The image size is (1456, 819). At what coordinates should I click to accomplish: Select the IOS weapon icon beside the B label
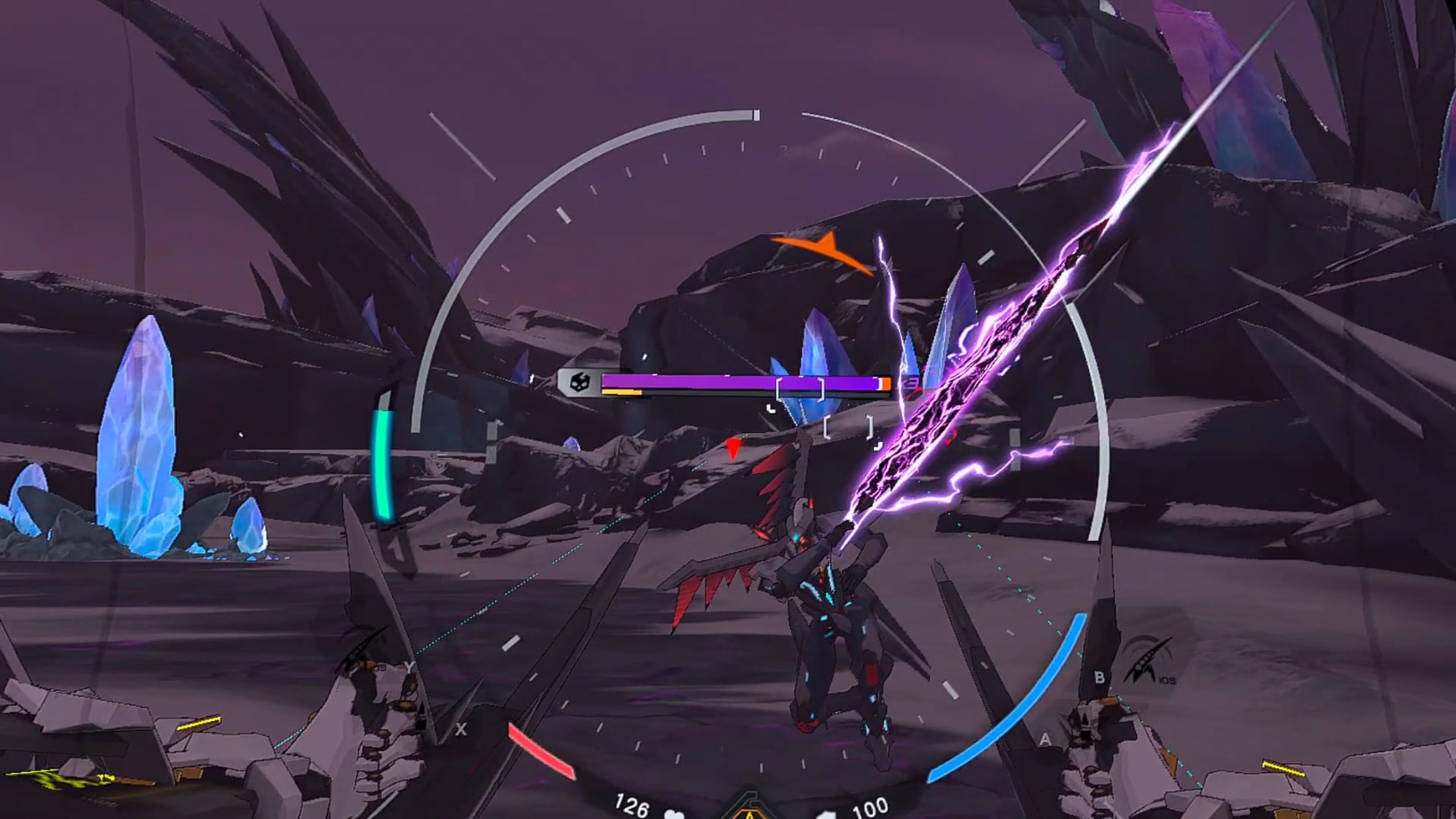[x=1147, y=661]
